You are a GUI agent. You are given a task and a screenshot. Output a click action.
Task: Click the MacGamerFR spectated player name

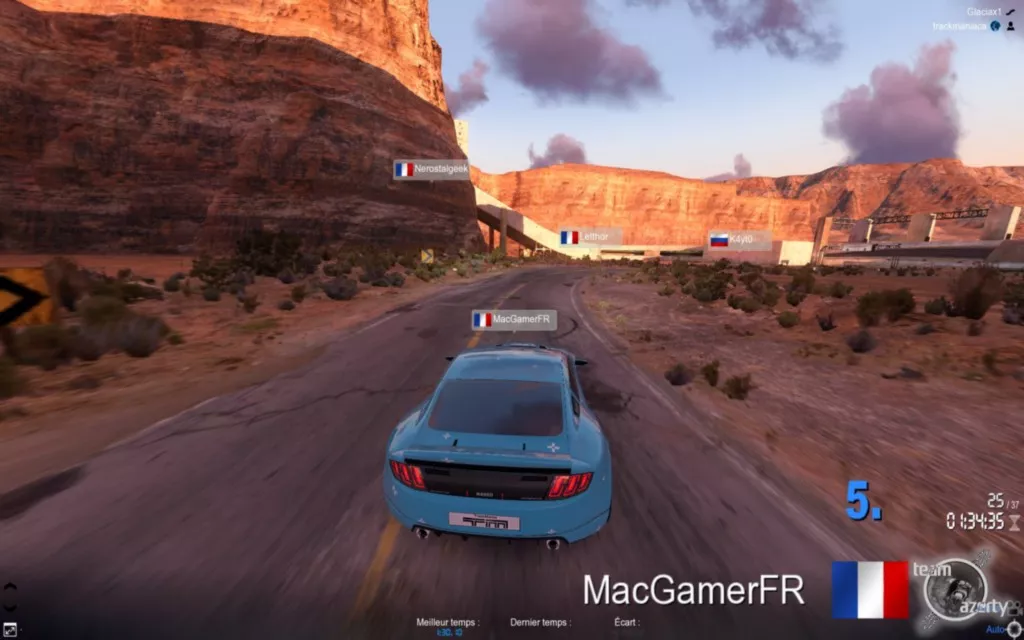[x=693, y=589]
